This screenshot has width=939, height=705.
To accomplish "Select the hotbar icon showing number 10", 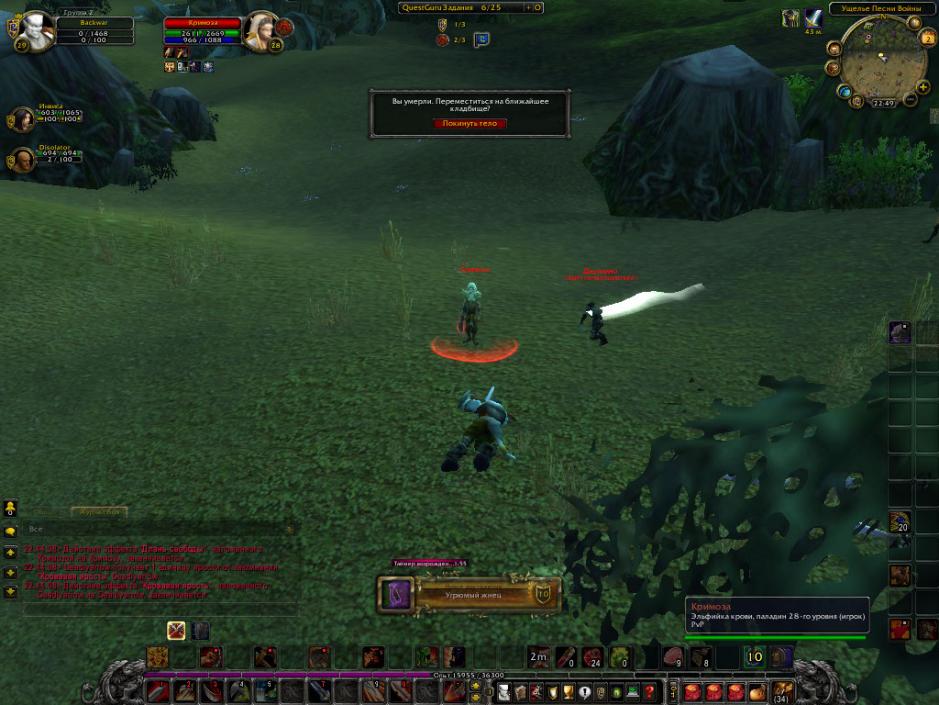I will 755,657.
